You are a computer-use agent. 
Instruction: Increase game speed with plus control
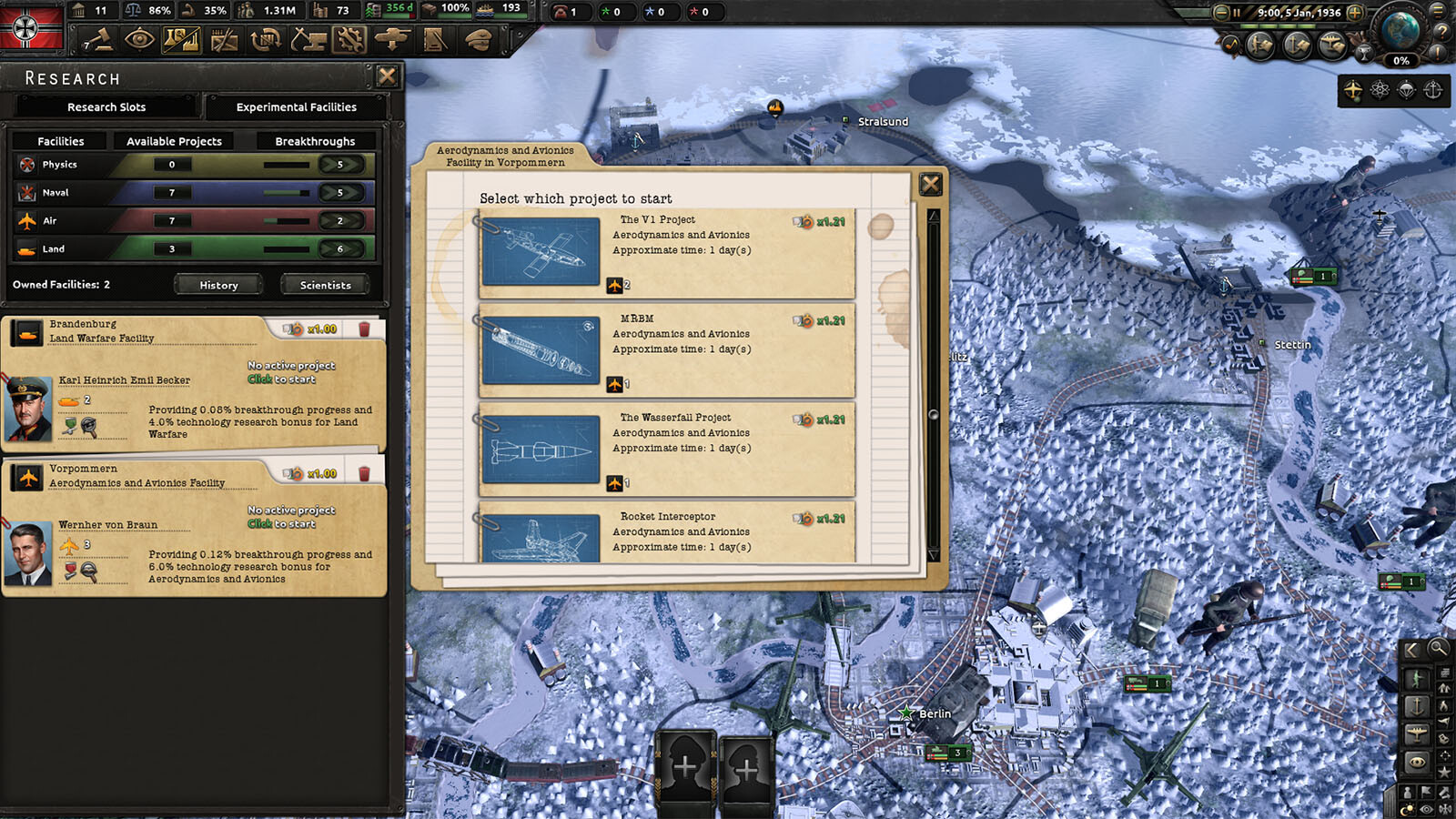[1354, 13]
